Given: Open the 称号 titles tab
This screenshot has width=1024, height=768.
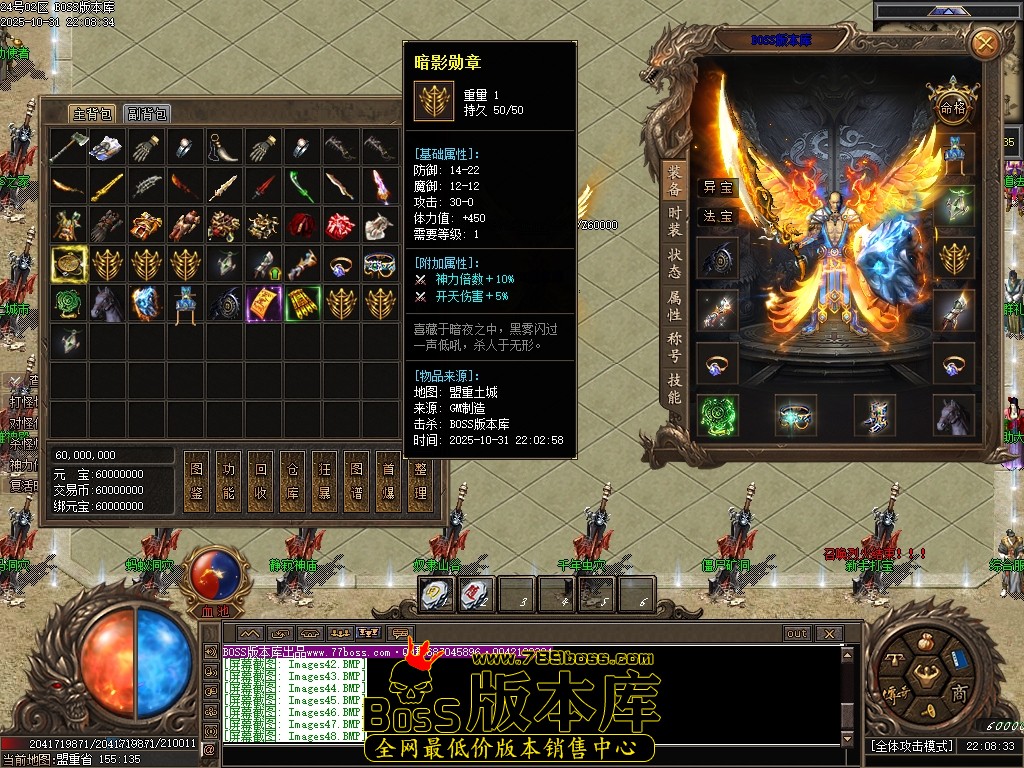Looking at the screenshot, I should (675, 346).
